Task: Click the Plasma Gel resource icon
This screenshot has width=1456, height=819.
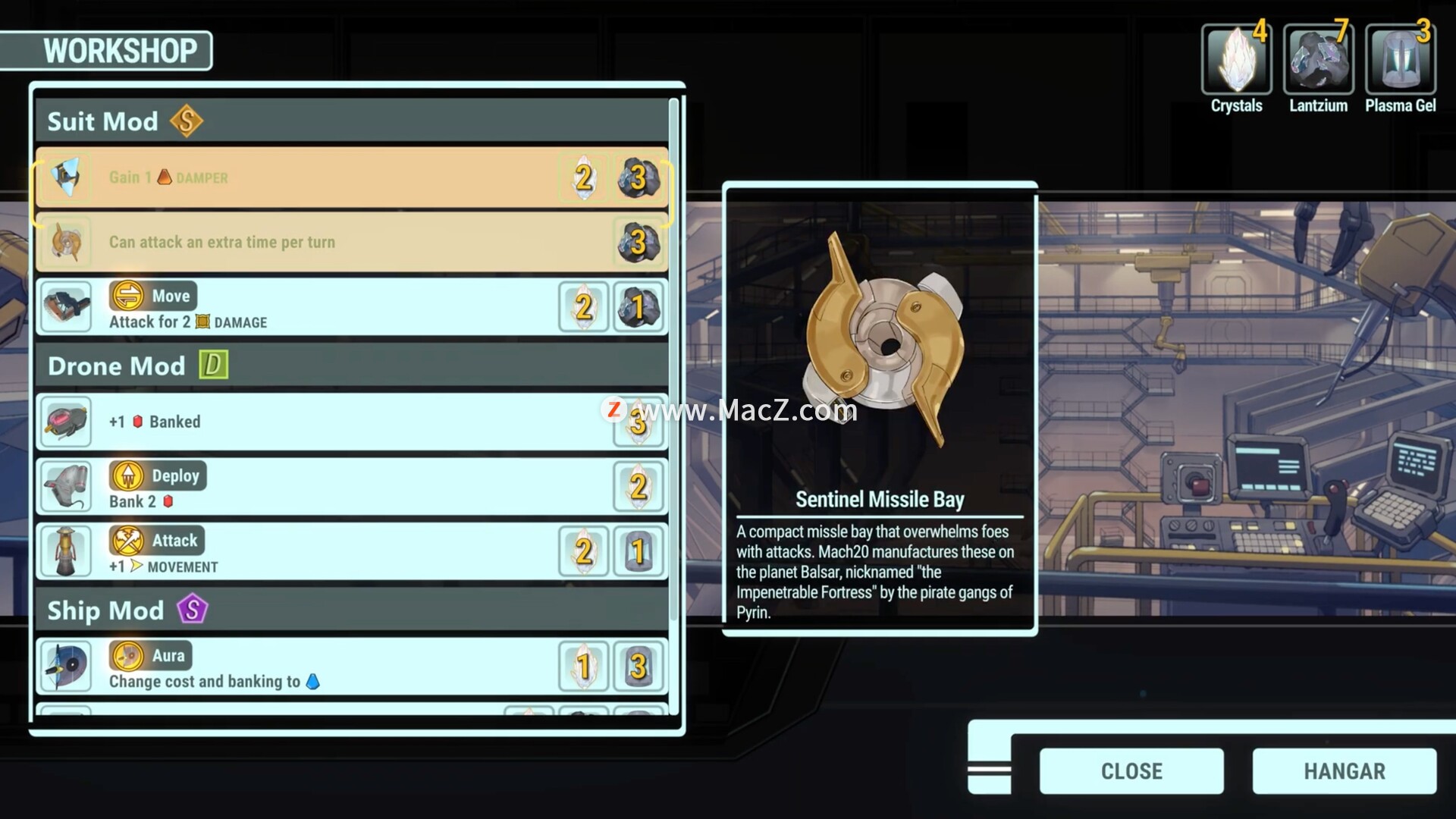Action: (1400, 61)
